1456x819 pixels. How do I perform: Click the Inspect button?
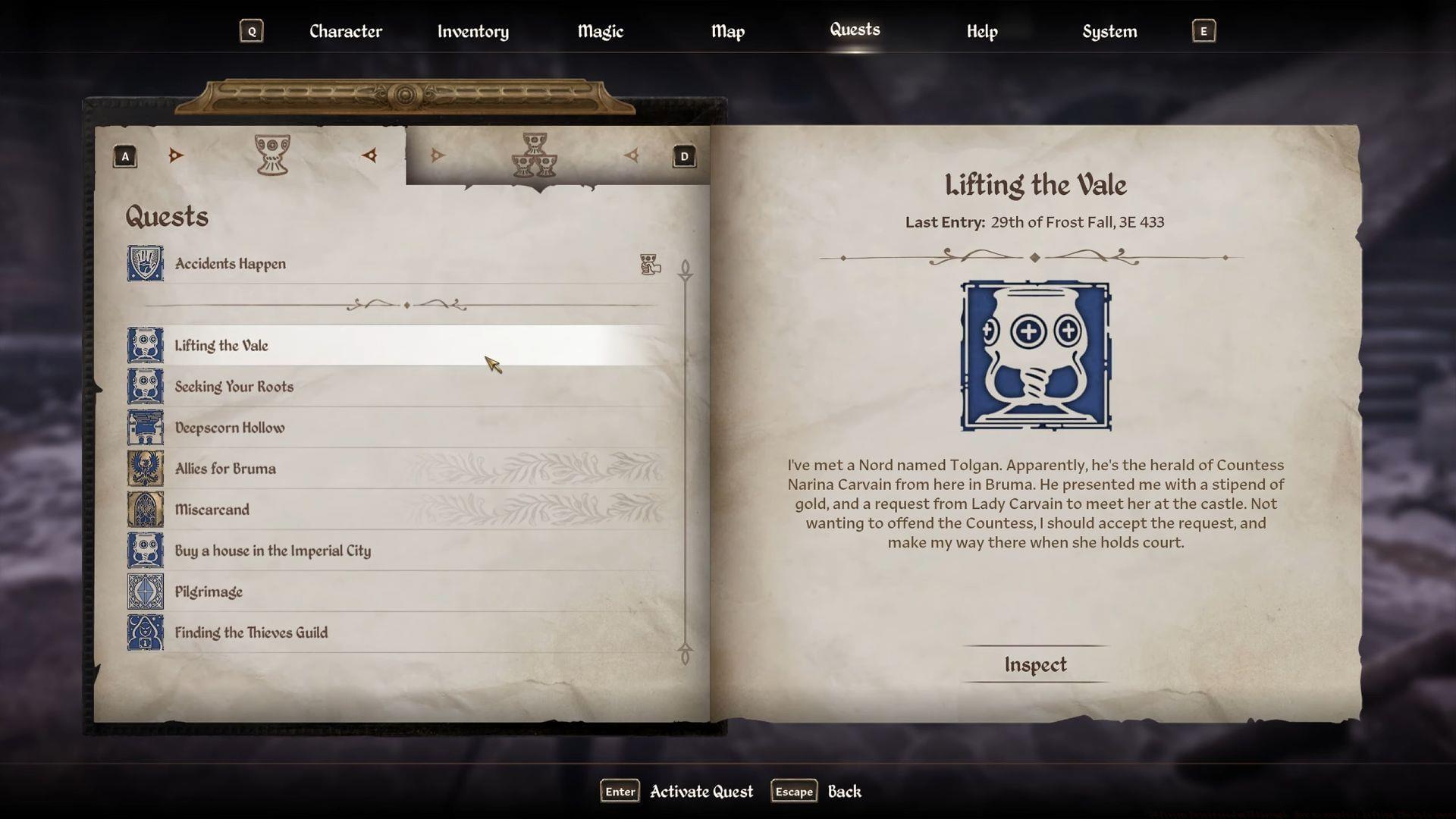[x=1035, y=664]
